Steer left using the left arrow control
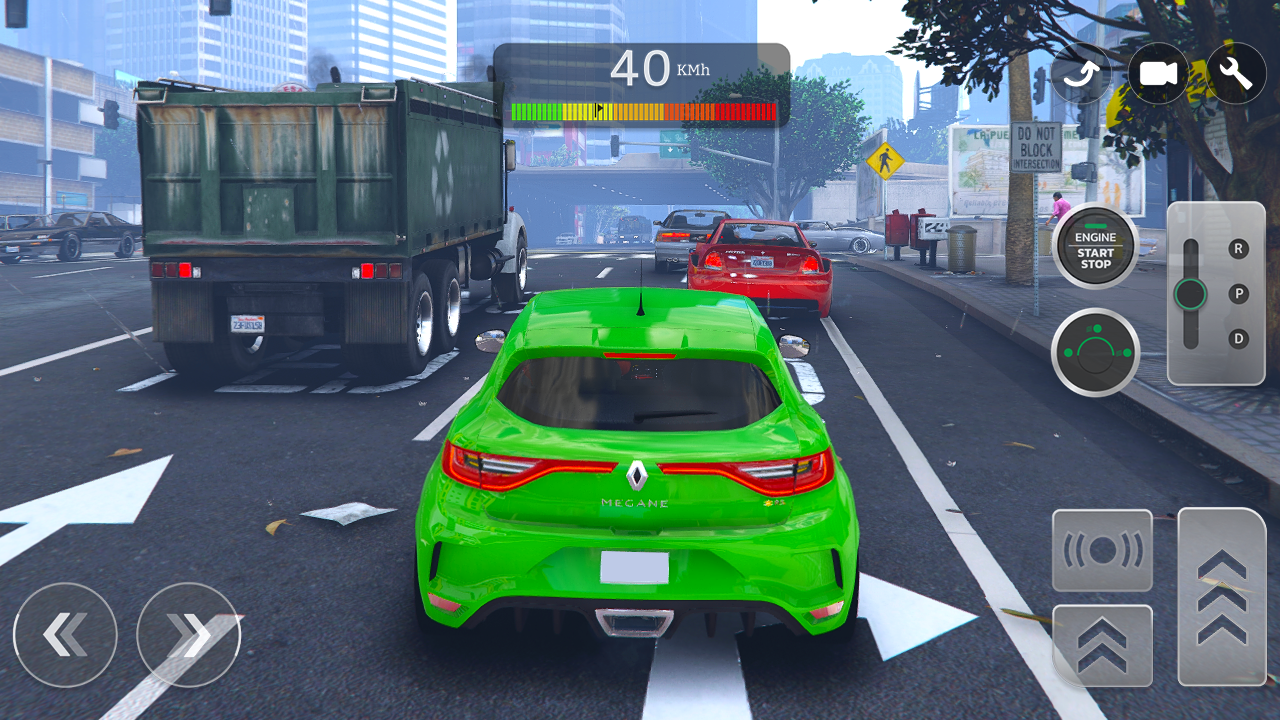Image resolution: width=1280 pixels, height=720 pixels. point(65,635)
